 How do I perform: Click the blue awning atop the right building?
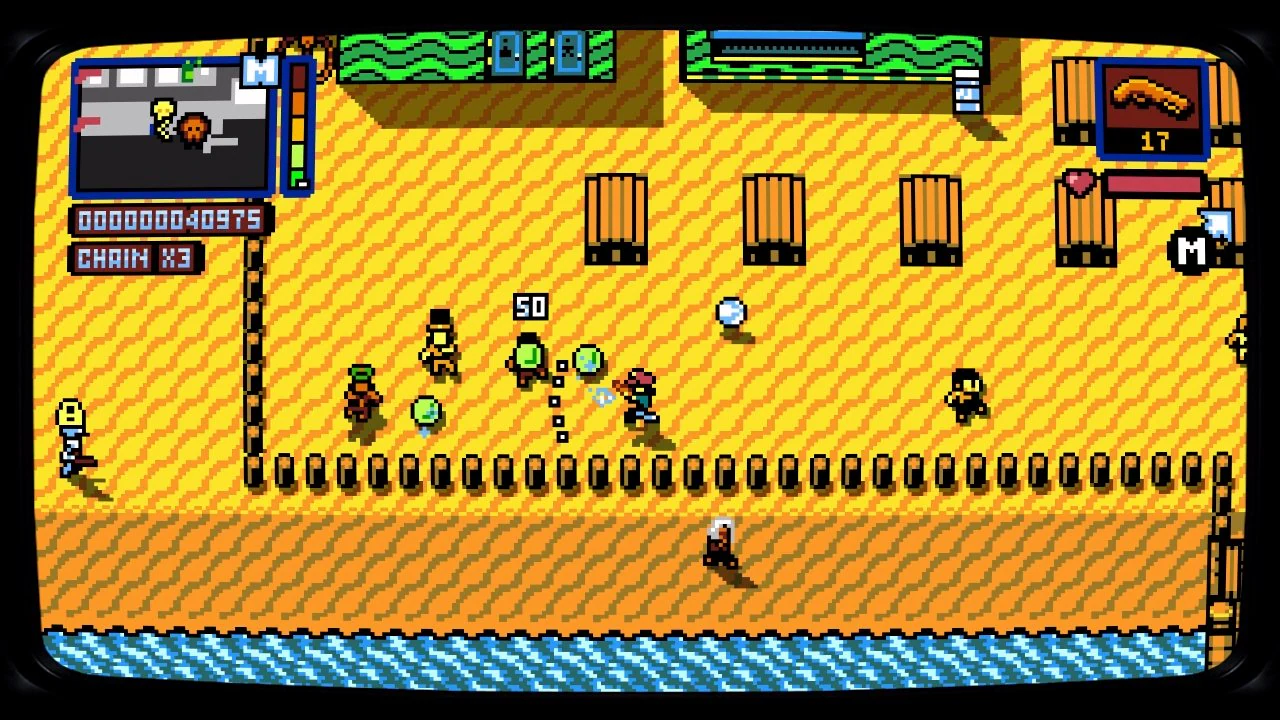pos(790,38)
